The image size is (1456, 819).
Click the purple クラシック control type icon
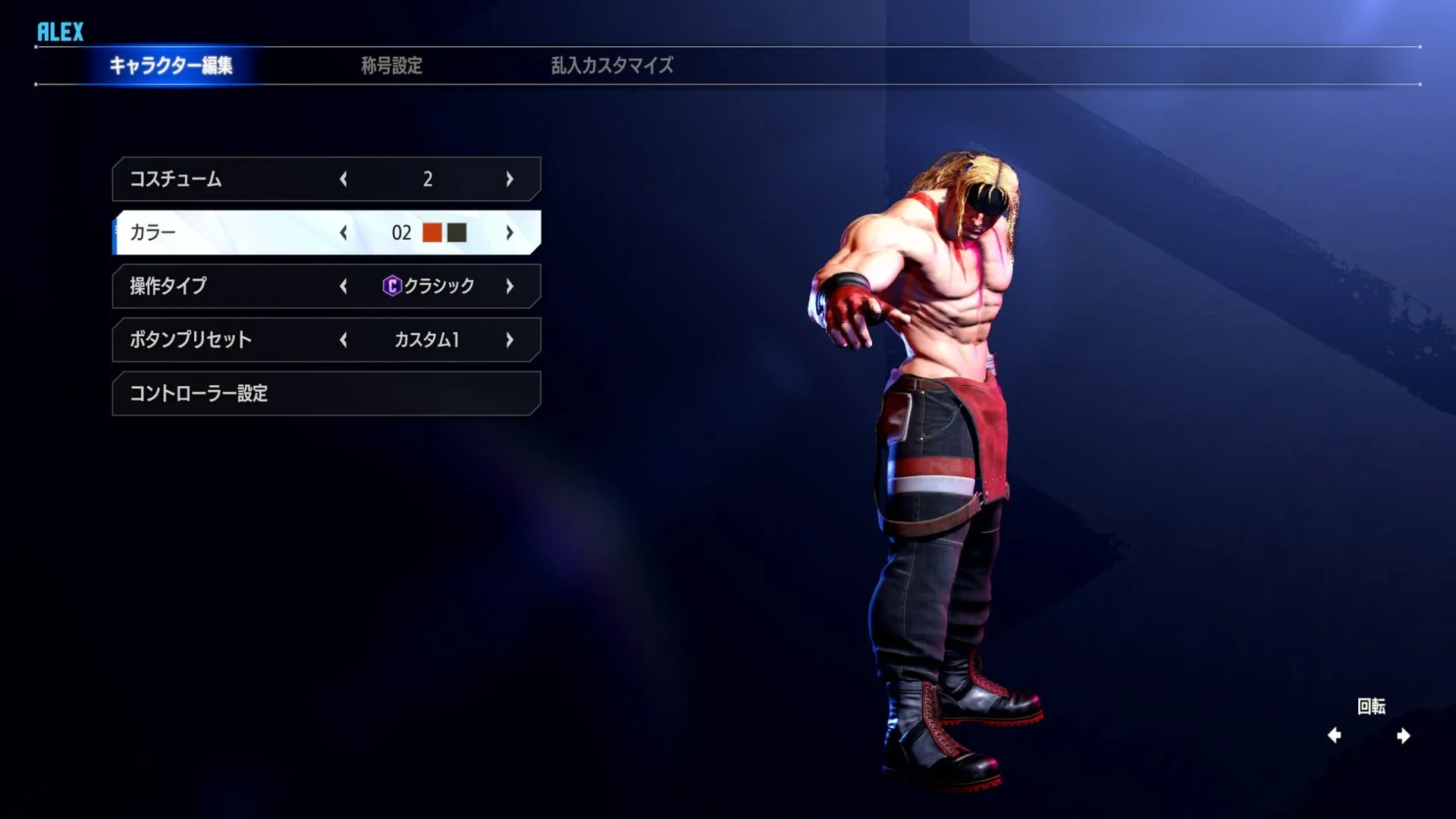[x=391, y=286]
